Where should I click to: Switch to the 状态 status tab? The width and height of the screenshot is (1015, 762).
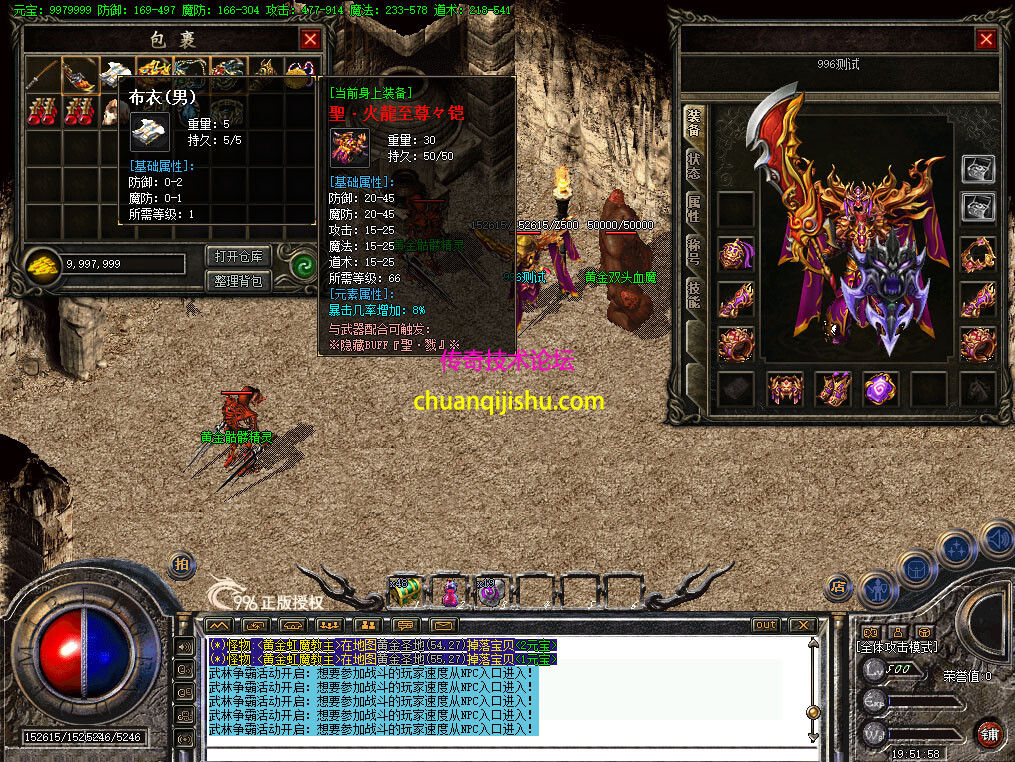coord(693,166)
